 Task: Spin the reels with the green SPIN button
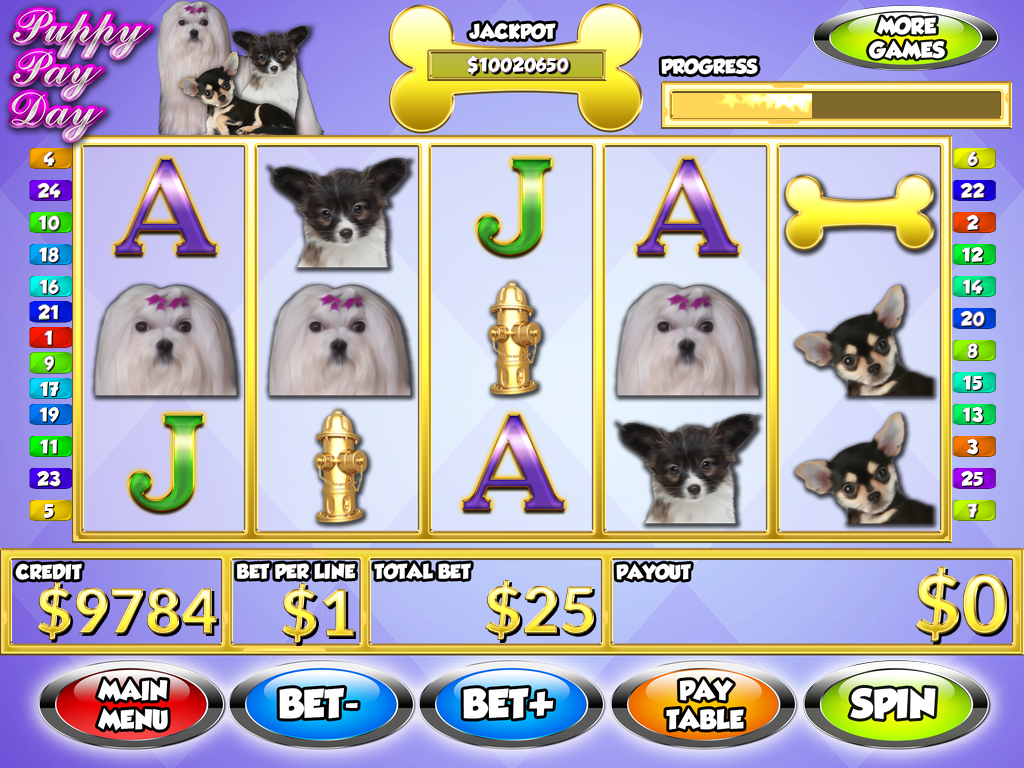[894, 704]
